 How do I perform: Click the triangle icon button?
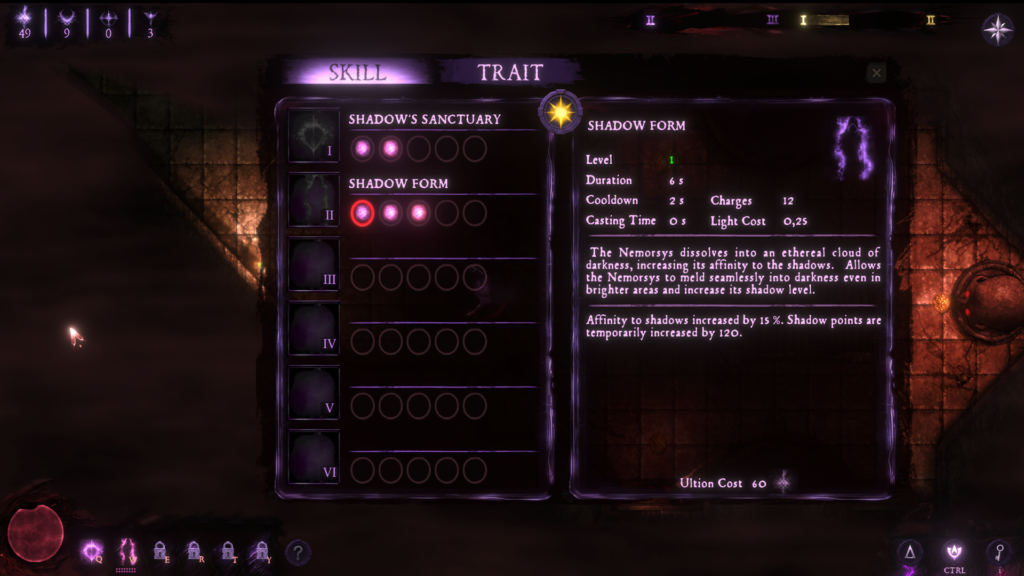910,551
